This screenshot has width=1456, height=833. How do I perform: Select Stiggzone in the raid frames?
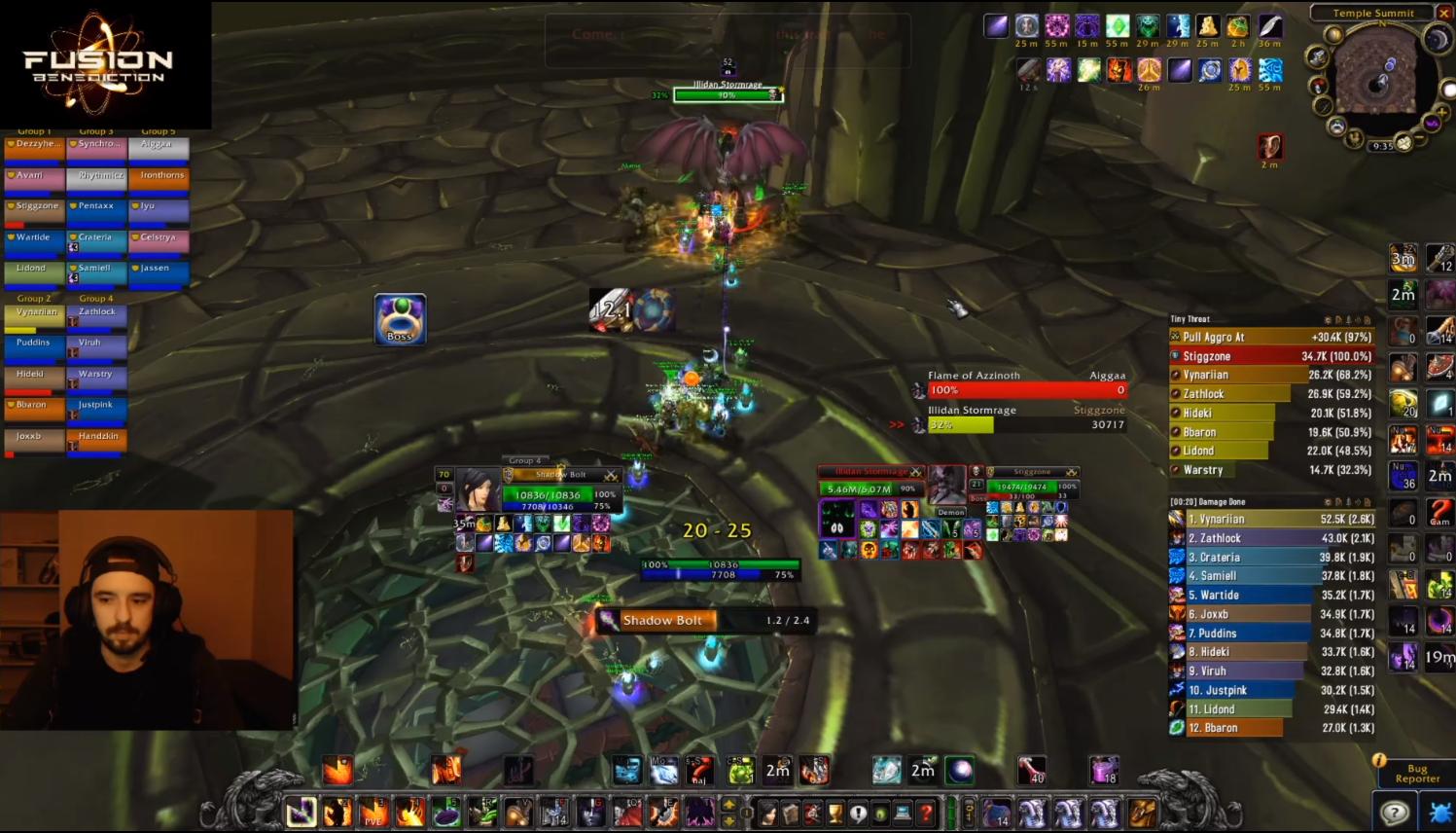coord(34,207)
